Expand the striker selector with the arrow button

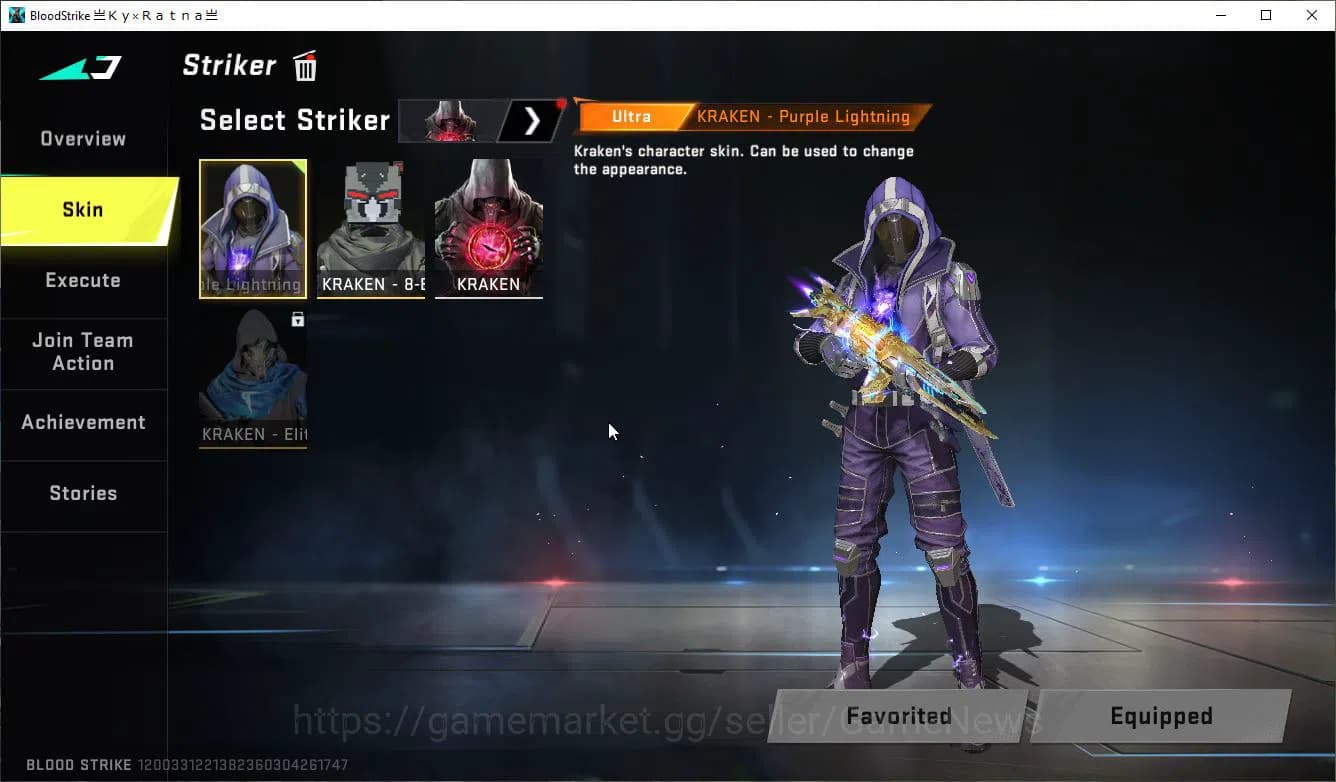coord(531,120)
